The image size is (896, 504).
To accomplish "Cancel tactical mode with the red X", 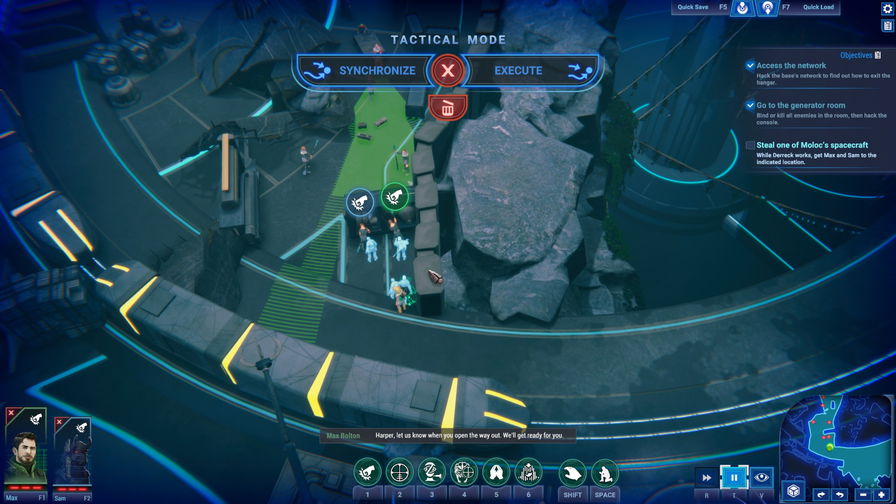I will (x=447, y=70).
